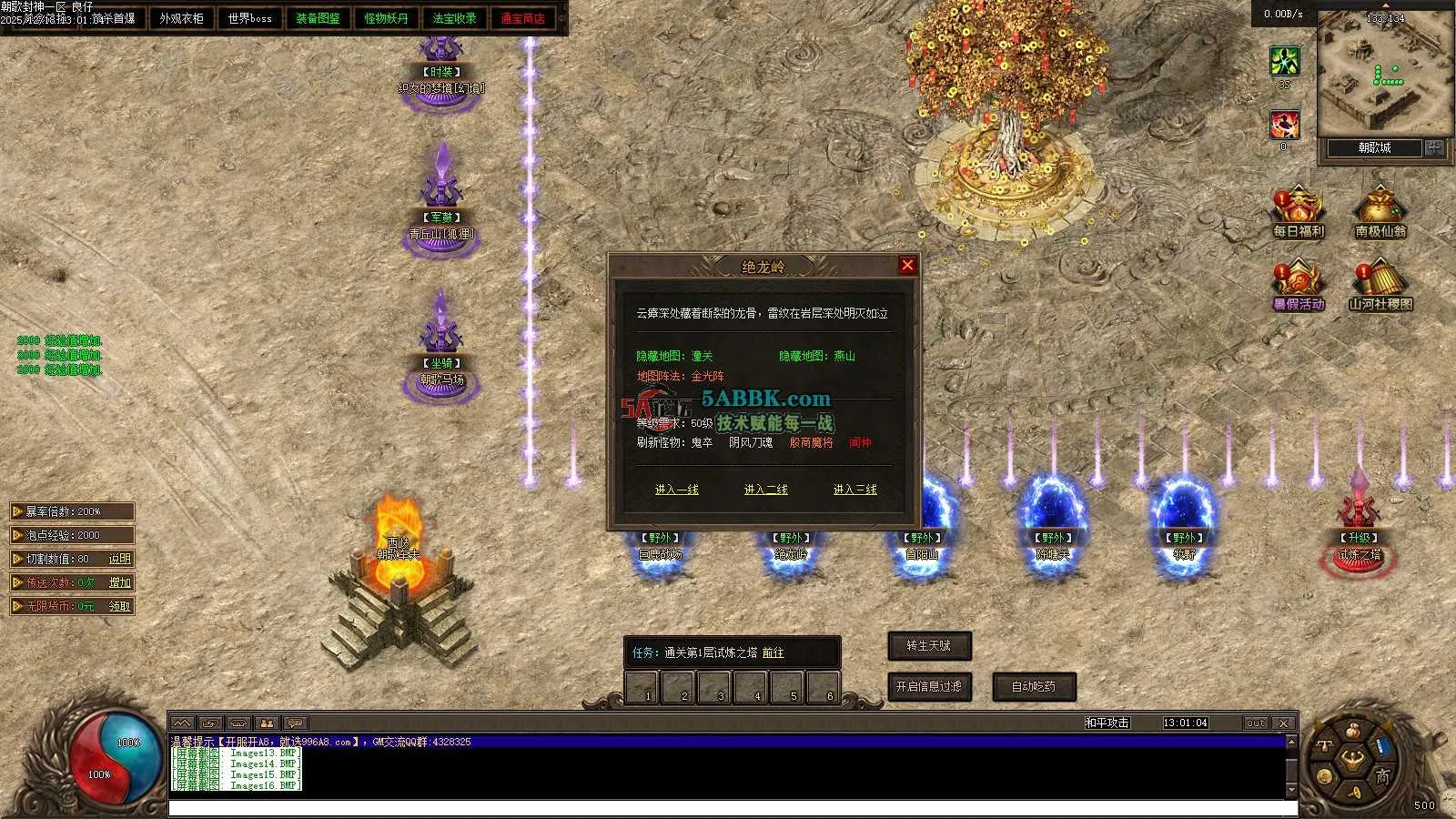Enable 自动吃药 auto potion
The image size is (1456, 819).
pos(1034,686)
